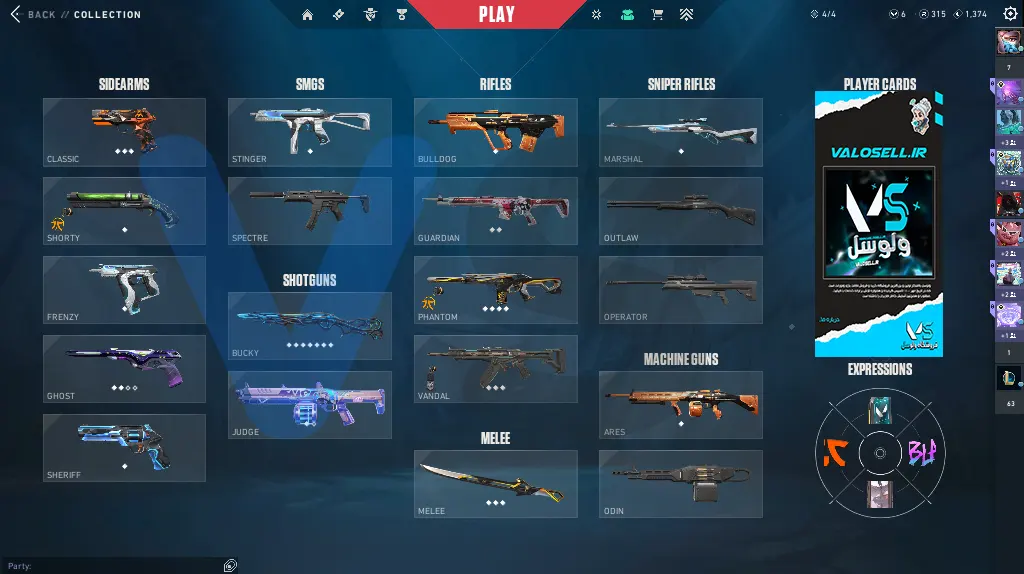Open the home icon tab
The image size is (1024, 574).
pos(307,15)
